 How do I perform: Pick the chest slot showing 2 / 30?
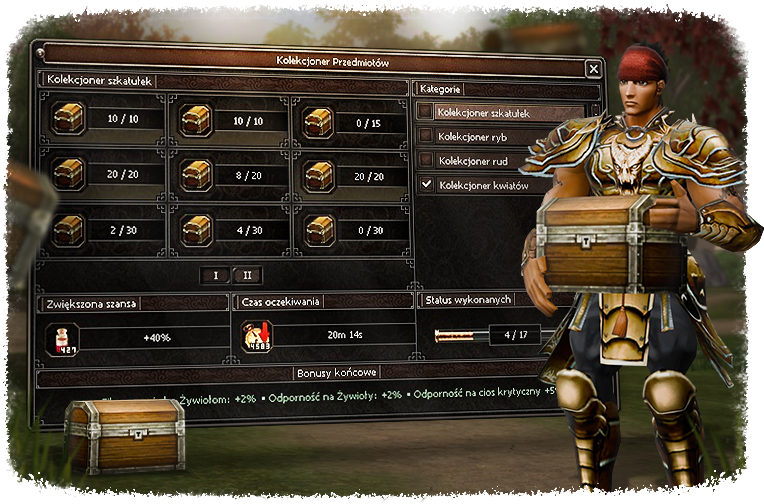pos(69,230)
